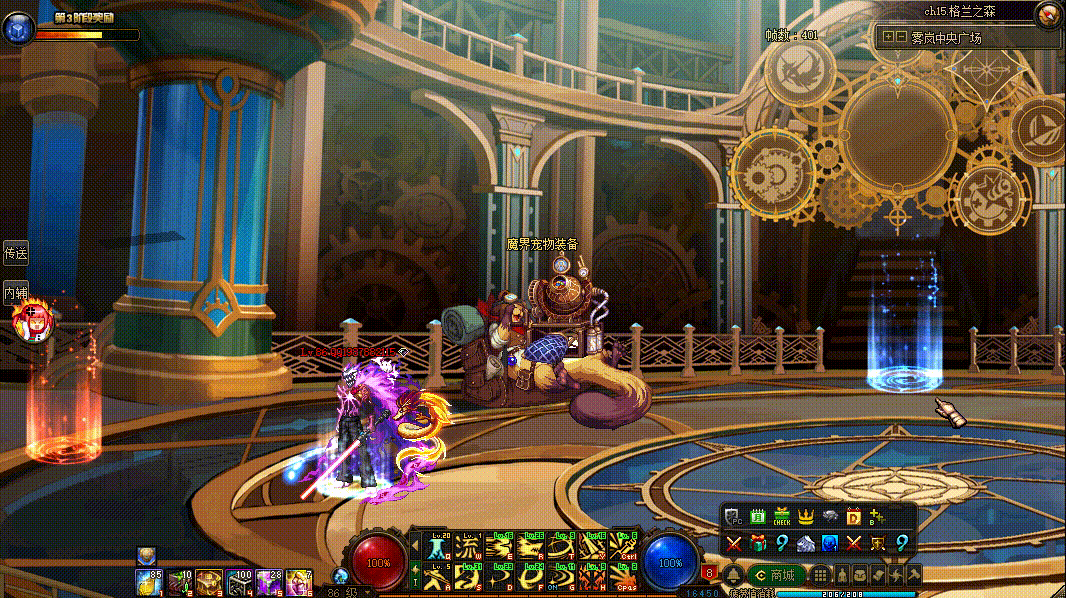Click the minimap plus button

888,37
